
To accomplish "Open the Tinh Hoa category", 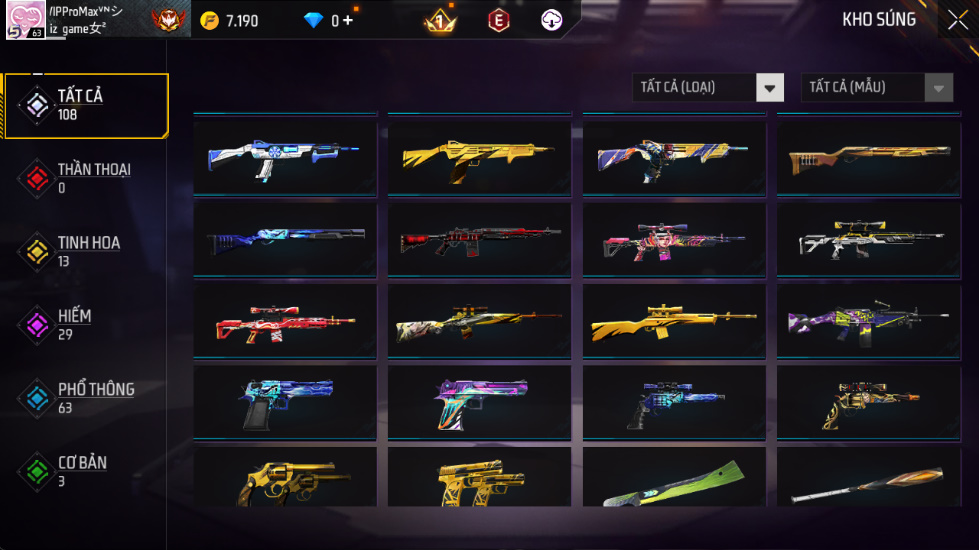I will [x=86, y=251].
